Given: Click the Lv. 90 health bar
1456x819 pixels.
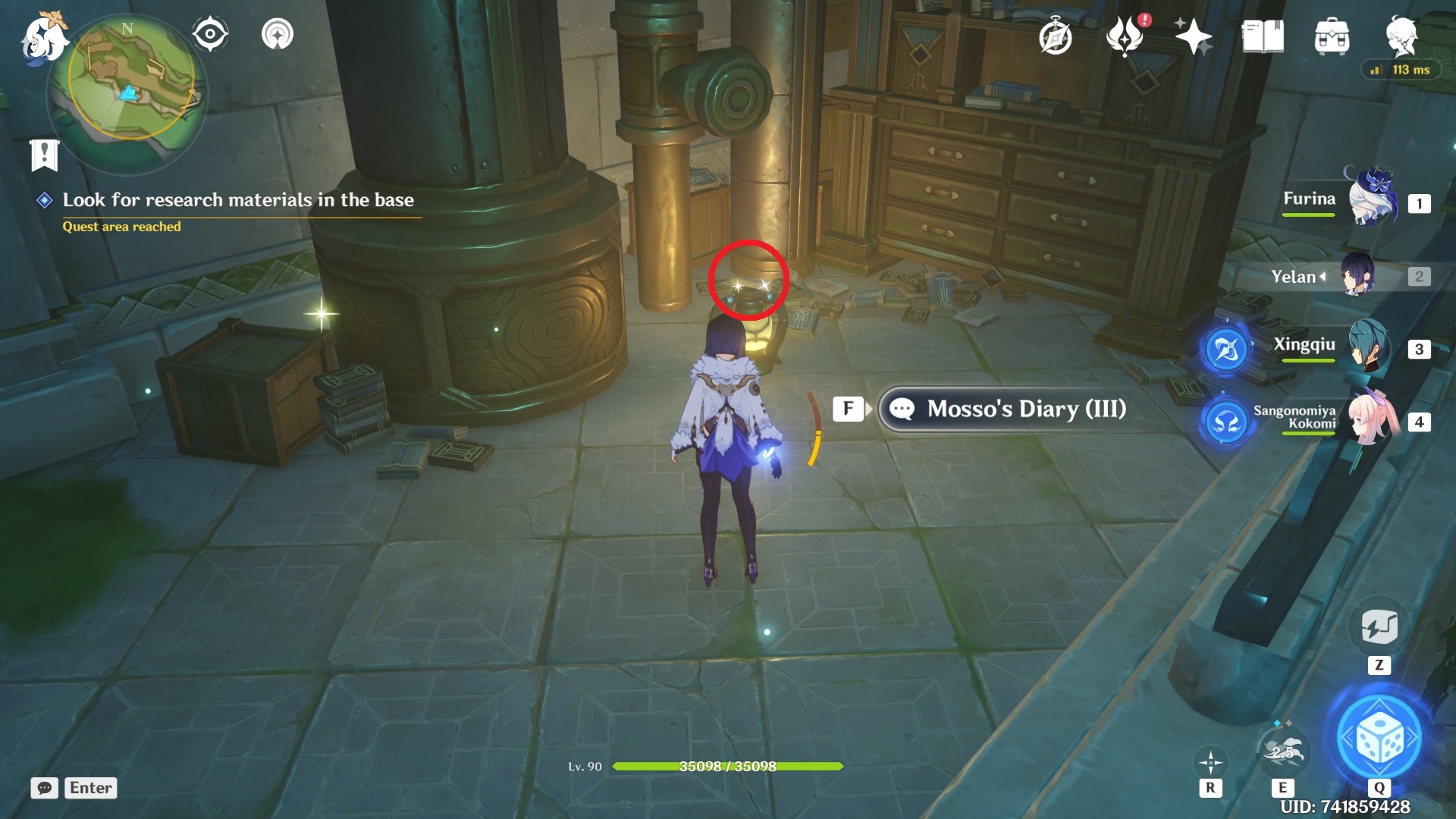Looking at the screenshot, I should tap(713, 766).
